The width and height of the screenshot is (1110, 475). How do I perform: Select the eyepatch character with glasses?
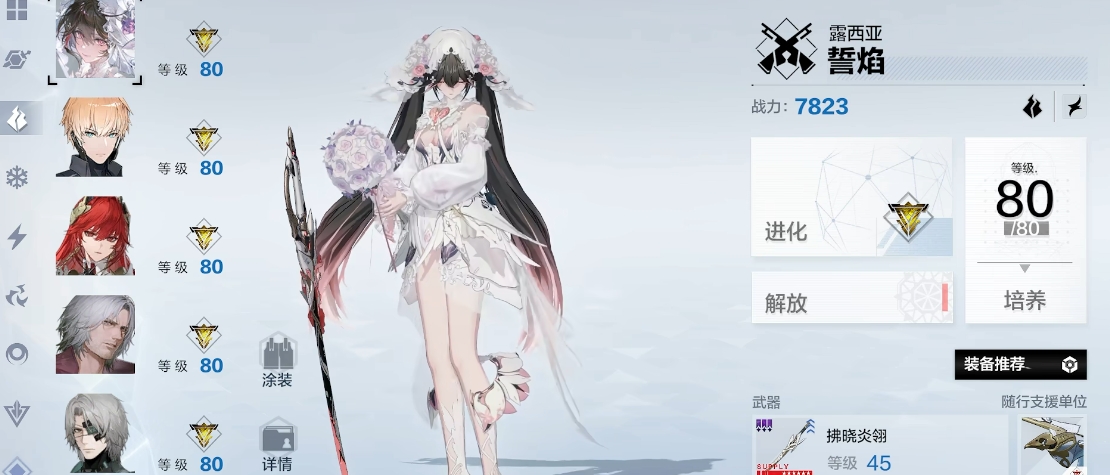93,434
